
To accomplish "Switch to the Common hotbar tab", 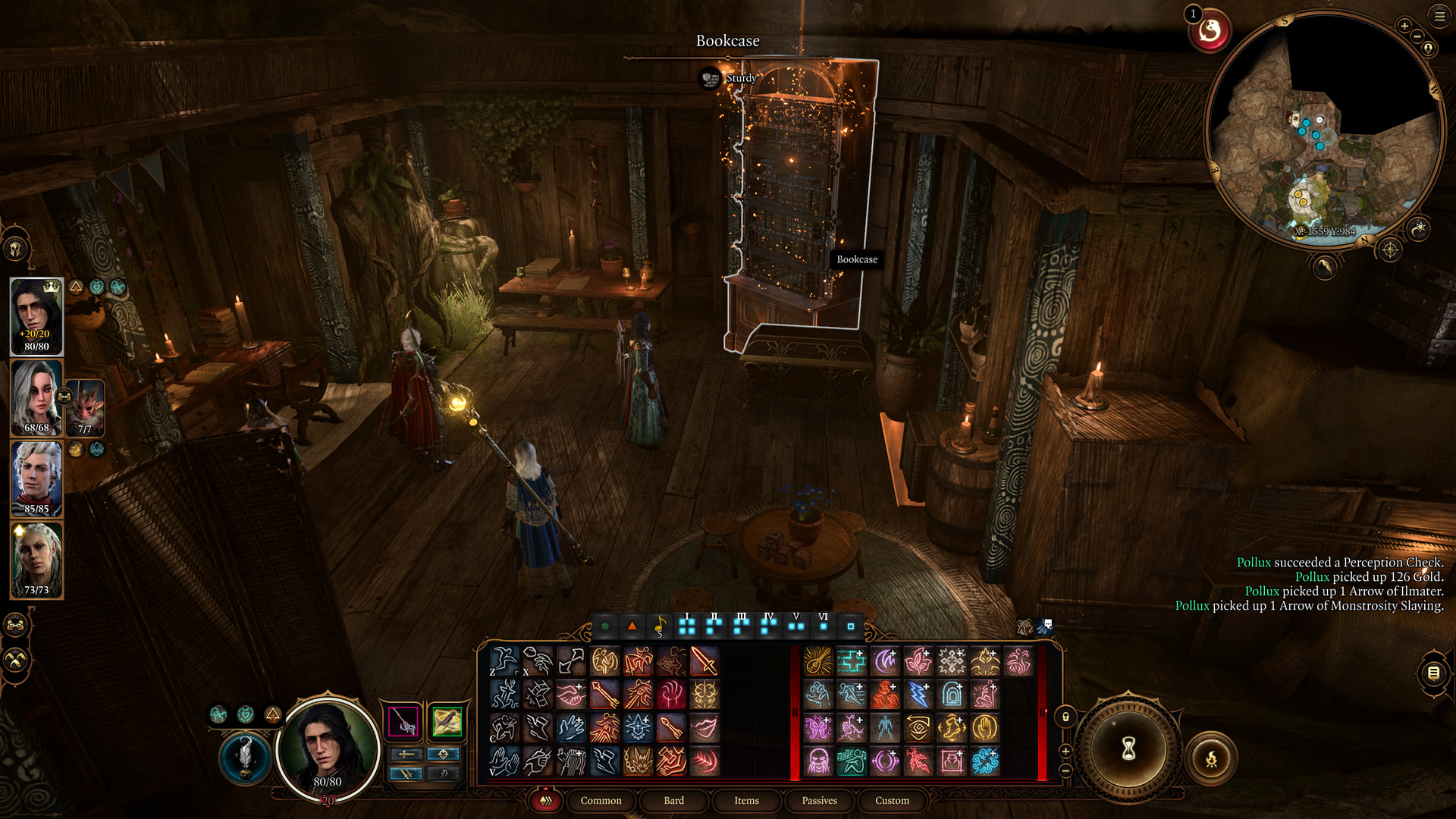I will tap(601, 801).
